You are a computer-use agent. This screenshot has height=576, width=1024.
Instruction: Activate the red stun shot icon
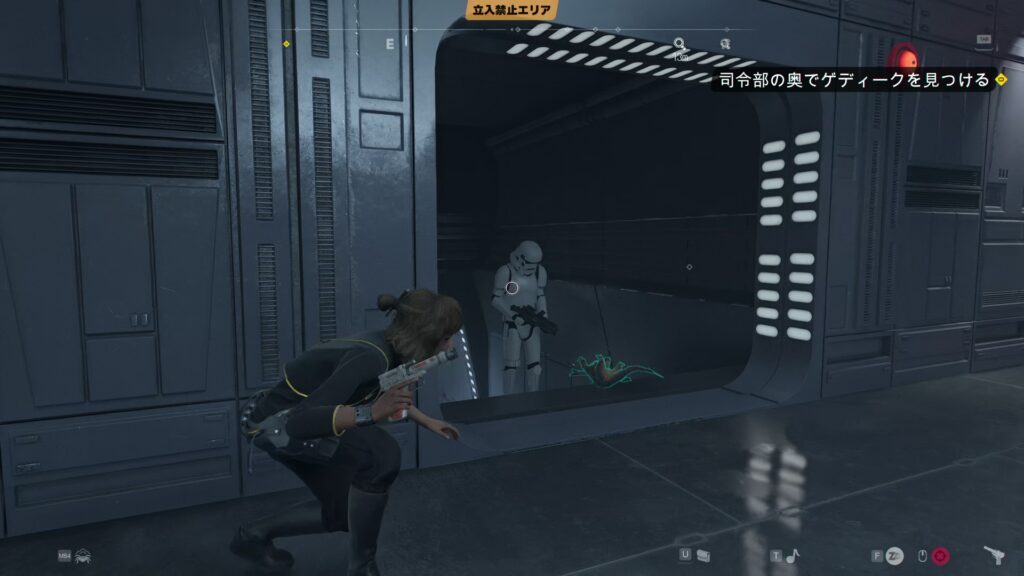click(x=941, y=556)
